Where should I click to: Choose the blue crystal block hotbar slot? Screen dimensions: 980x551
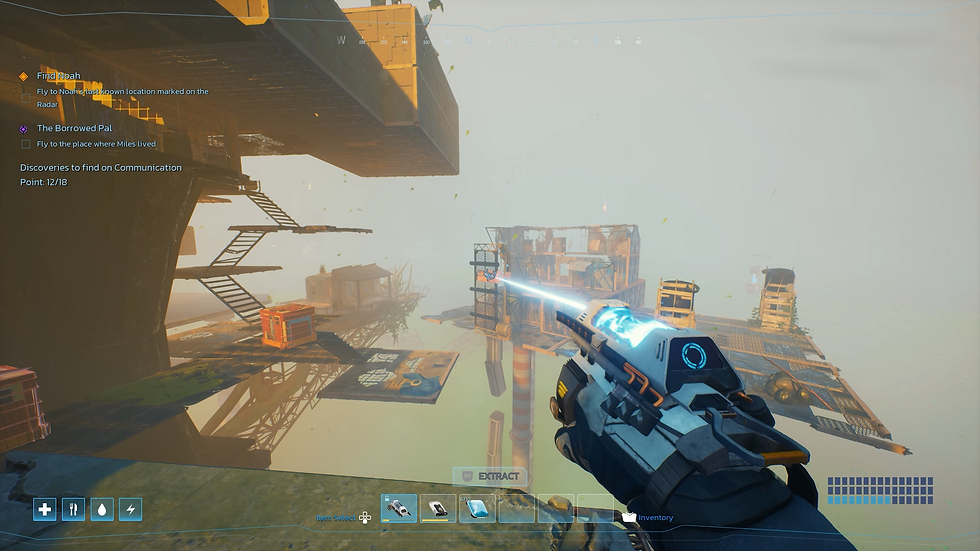(x=477, y=508)
